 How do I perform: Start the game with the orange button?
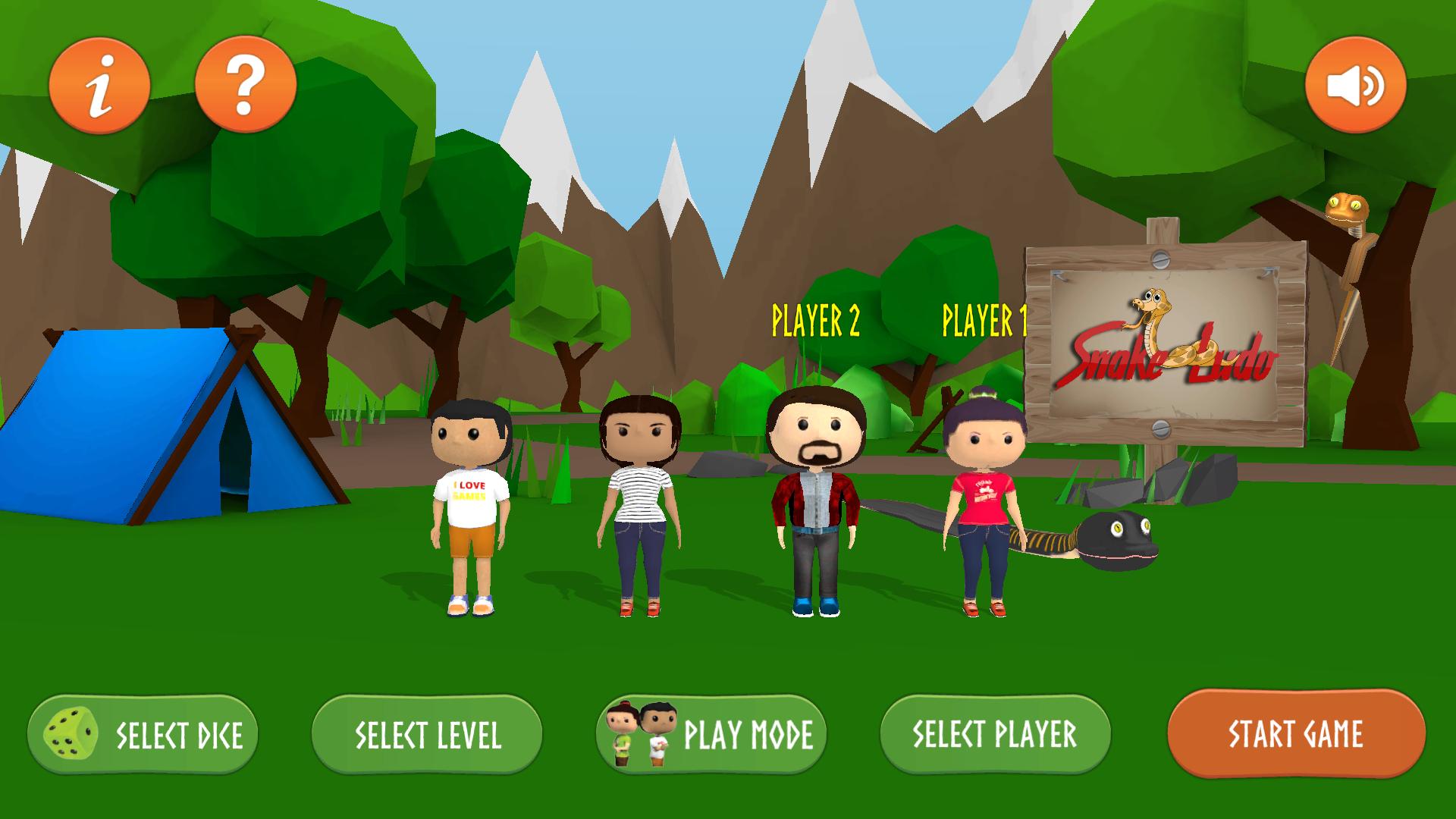point(1296,733)
